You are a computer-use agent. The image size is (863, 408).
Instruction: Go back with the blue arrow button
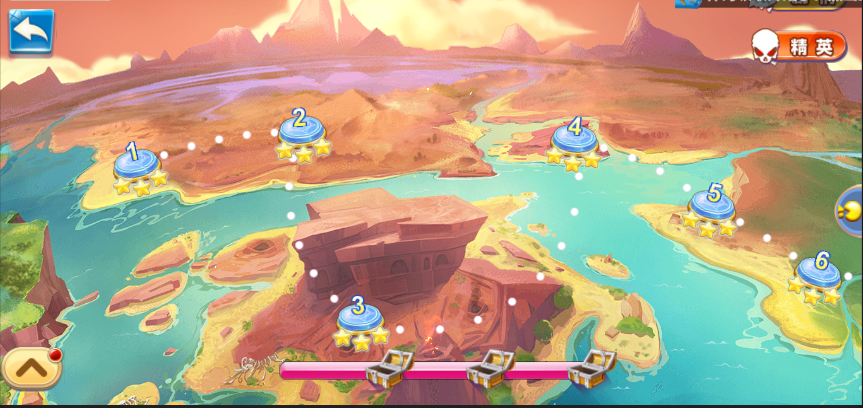click(31, 31)
